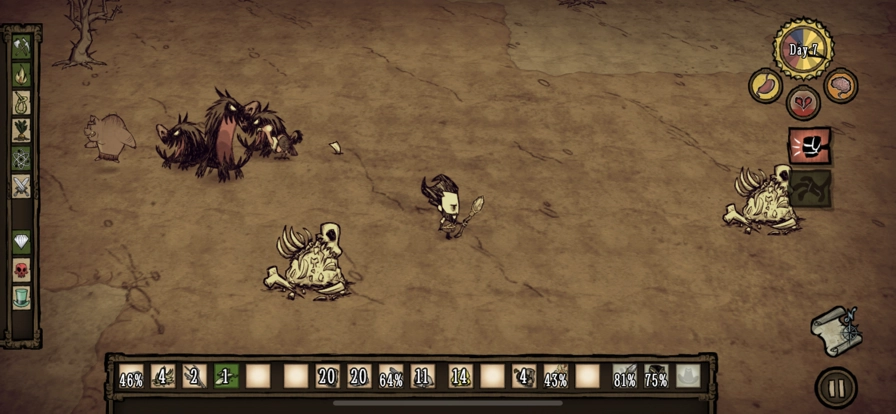Tap the red fist attack button
This screenshot has height=414, width=896.
[808, 146]
